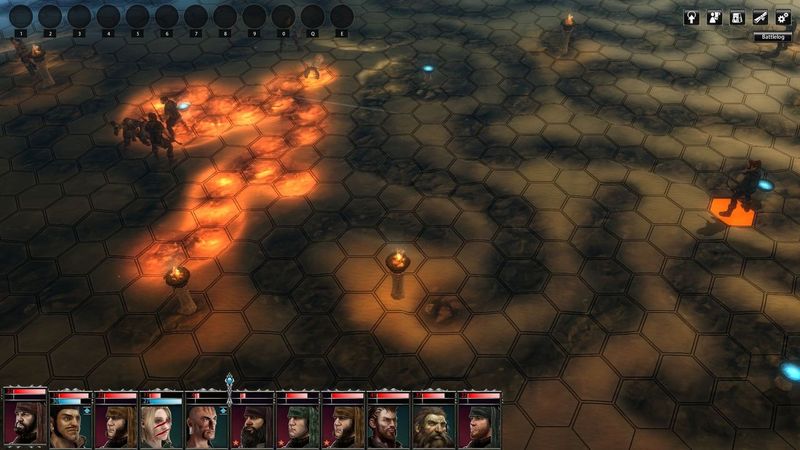The image size is (800, 450).
Task: Open the Battlelog panel
Action: 772,37
